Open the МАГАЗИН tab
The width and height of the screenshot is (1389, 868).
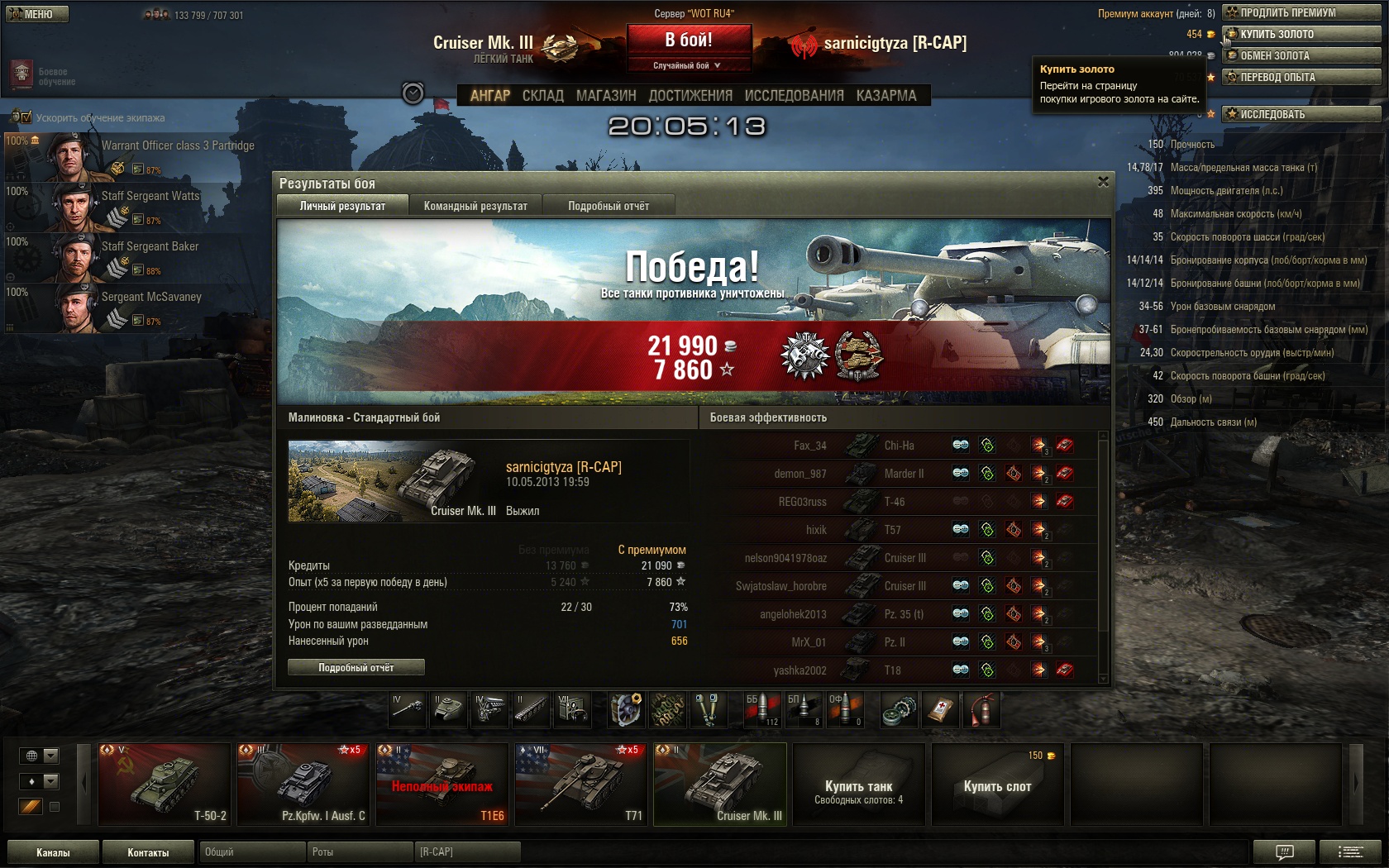coord(606,96)
